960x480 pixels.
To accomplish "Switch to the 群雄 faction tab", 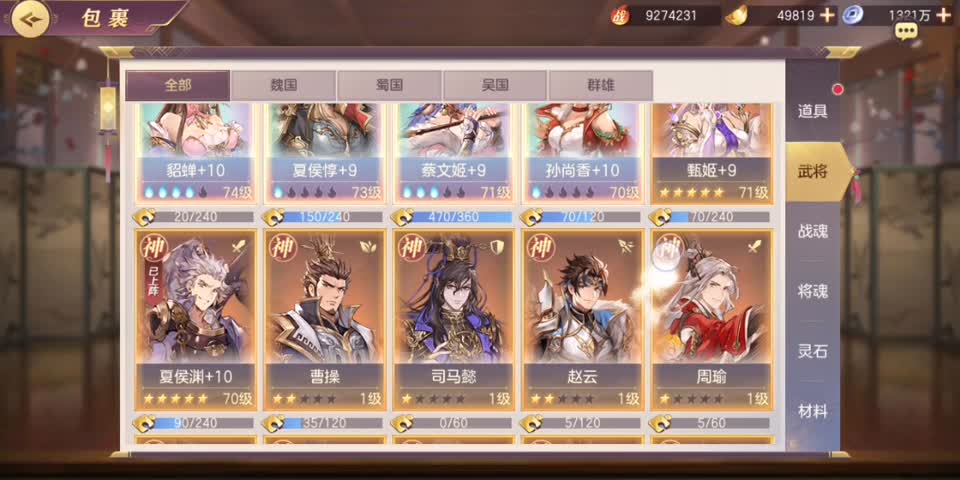I will 601,86.
